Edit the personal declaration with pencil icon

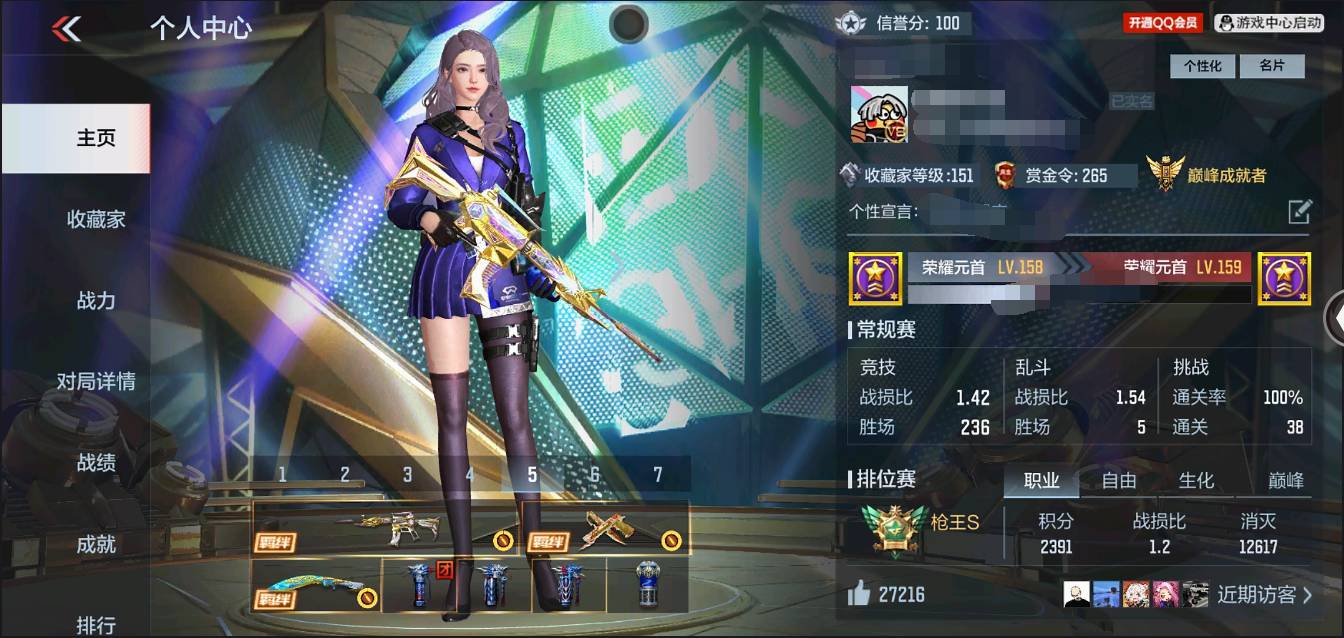click(x=1299, y=211)
